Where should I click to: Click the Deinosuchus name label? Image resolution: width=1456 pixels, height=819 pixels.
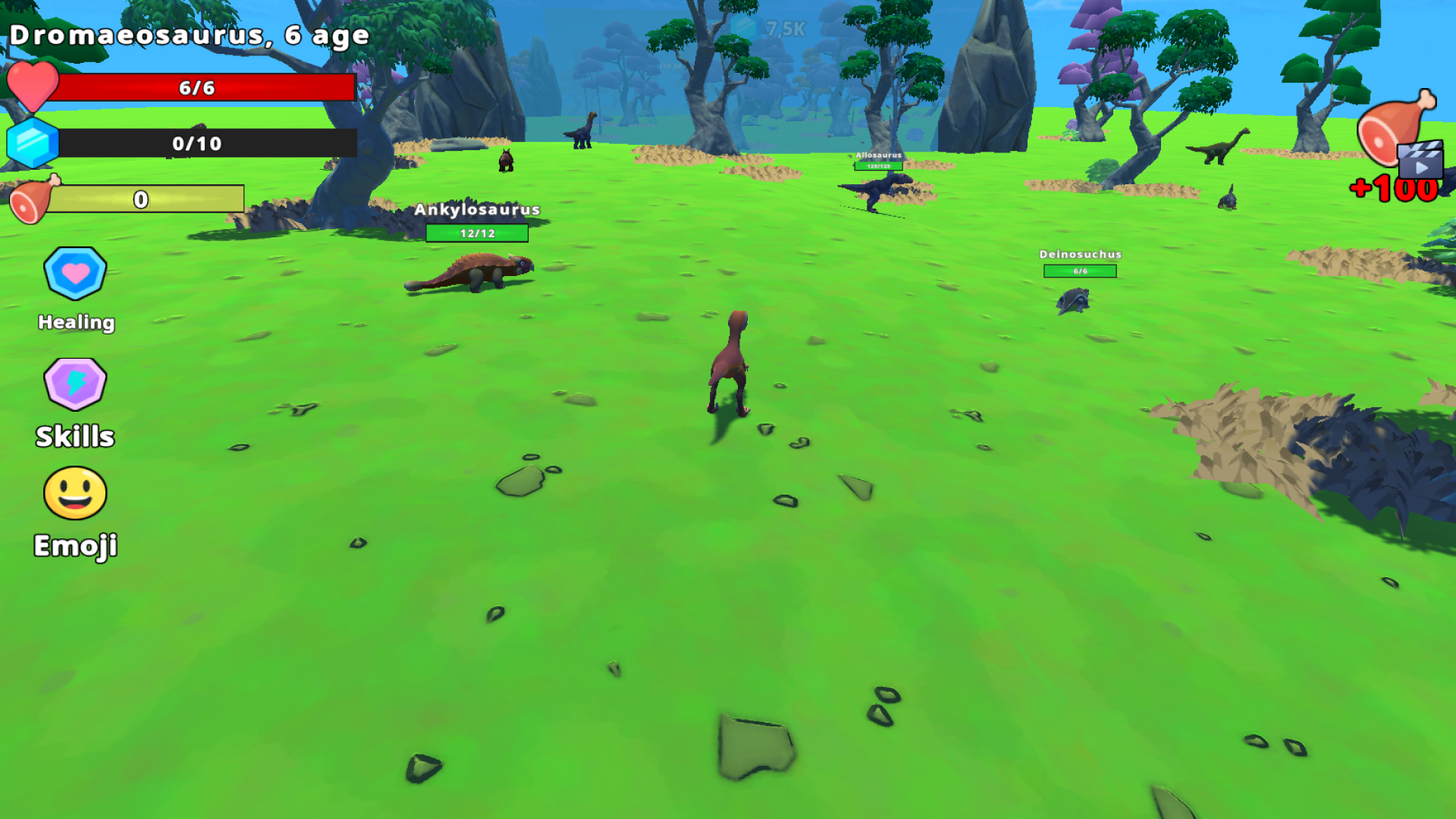1080,255
